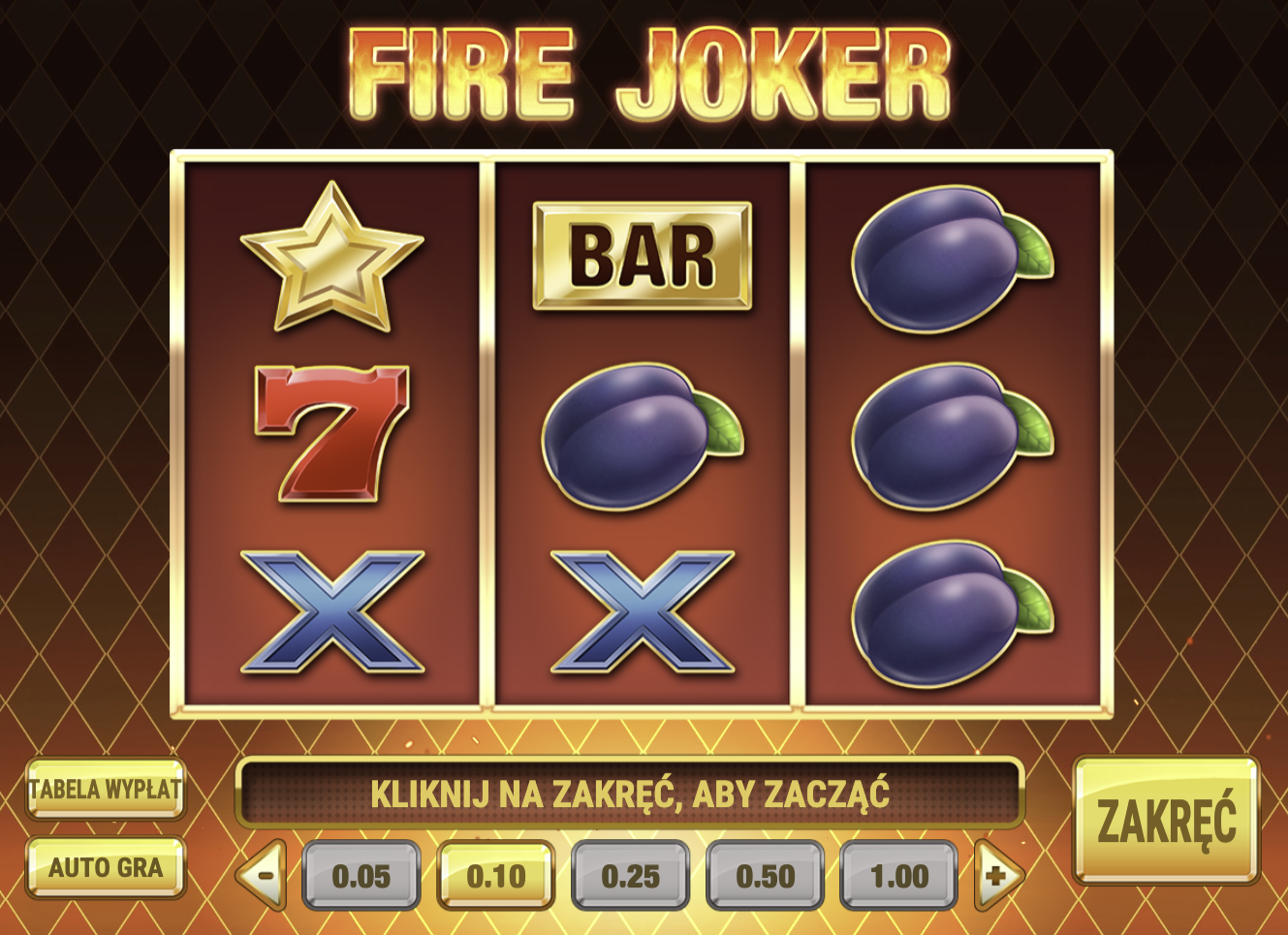Increase the bet with the plus arrow

pos(997,875)
